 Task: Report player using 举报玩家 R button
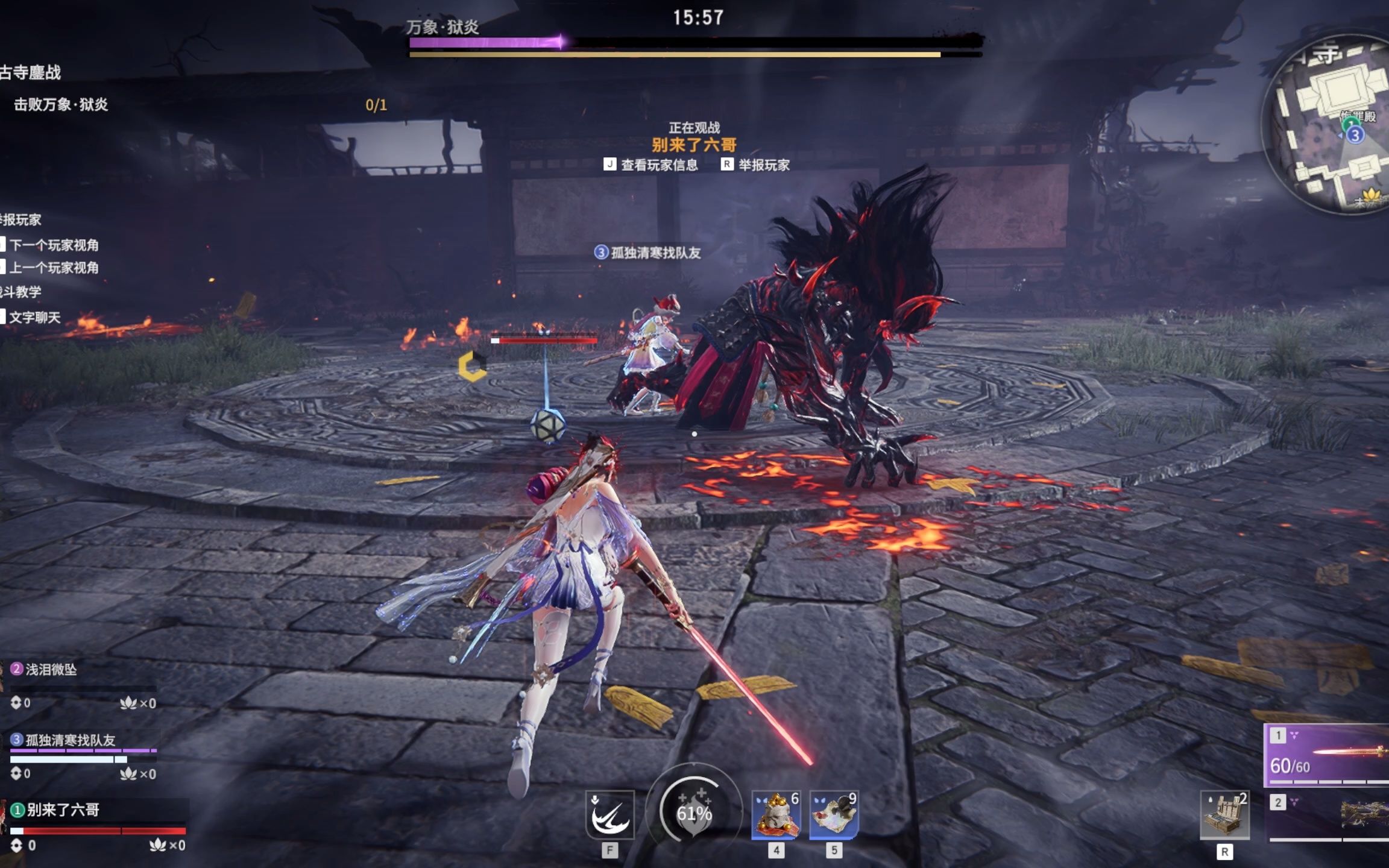(758, 164)
